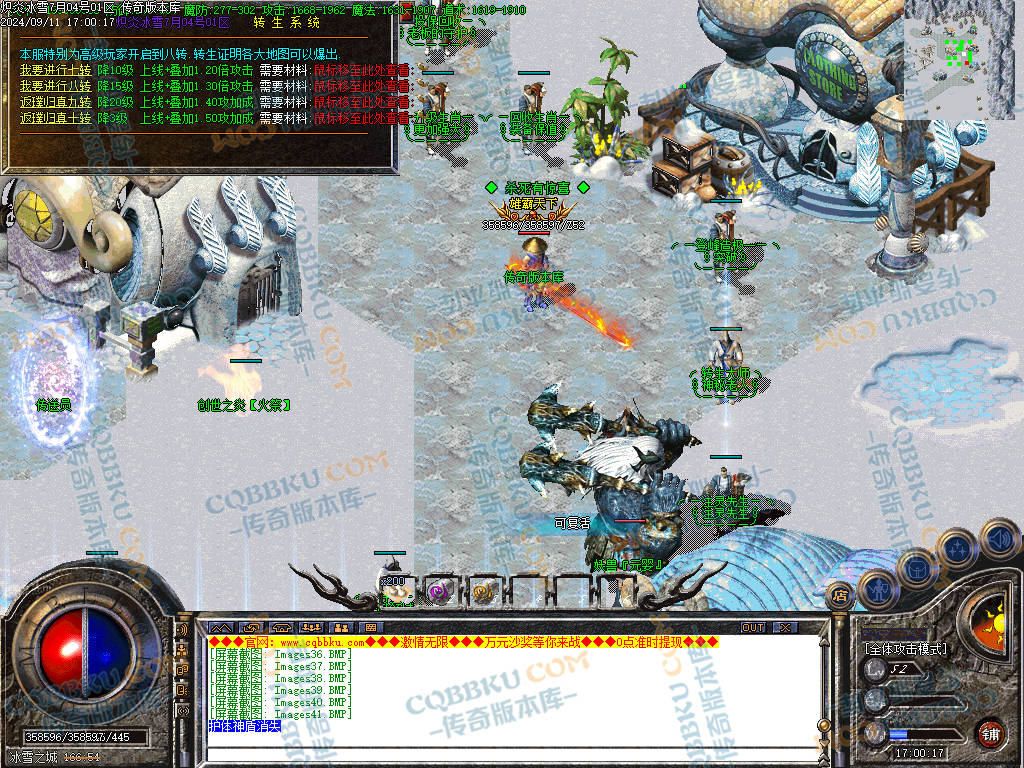Image resolution: width=1024 pixels, height=768 pixels.
Task: Choose the 我要进行八转 rebirth option
Action: 55,86
